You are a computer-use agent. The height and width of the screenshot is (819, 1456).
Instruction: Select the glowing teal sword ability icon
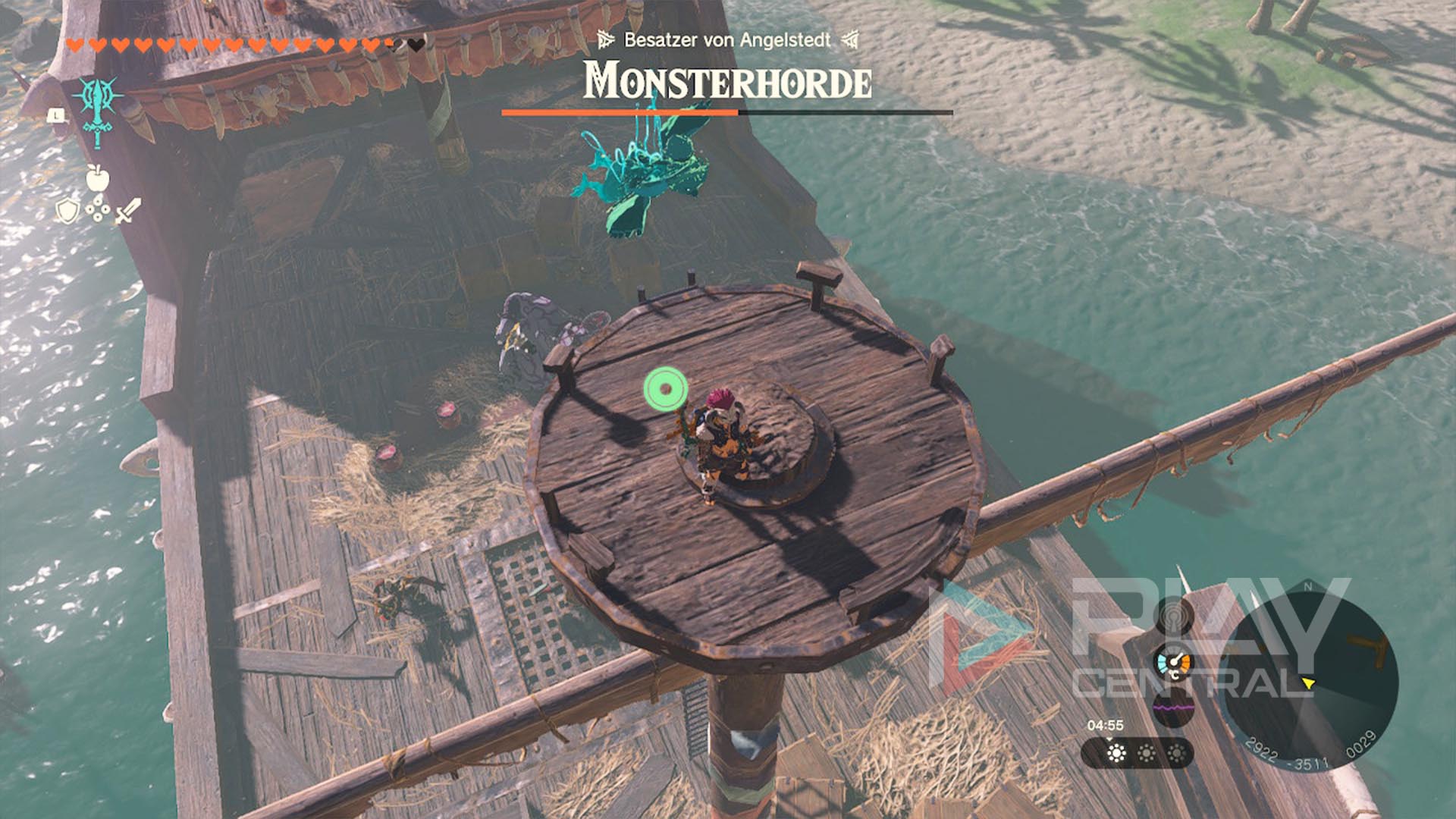click(98, 110)
